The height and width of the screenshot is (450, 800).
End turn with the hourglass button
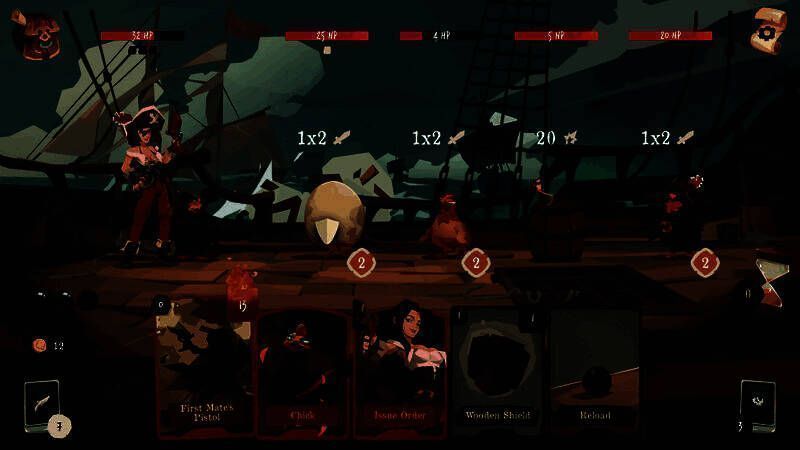pyautogui.click(x=770, y=278)
